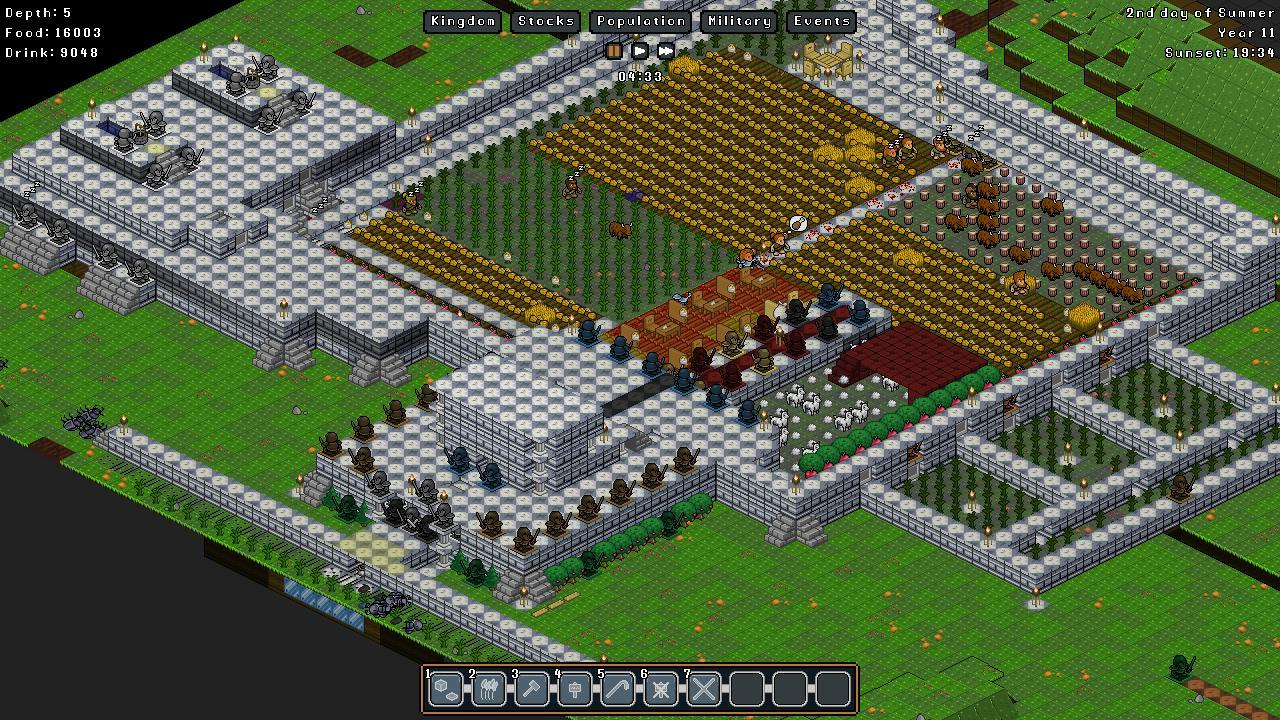Select the cancel jobs X tool in slot 7

[x=703, y=688]
